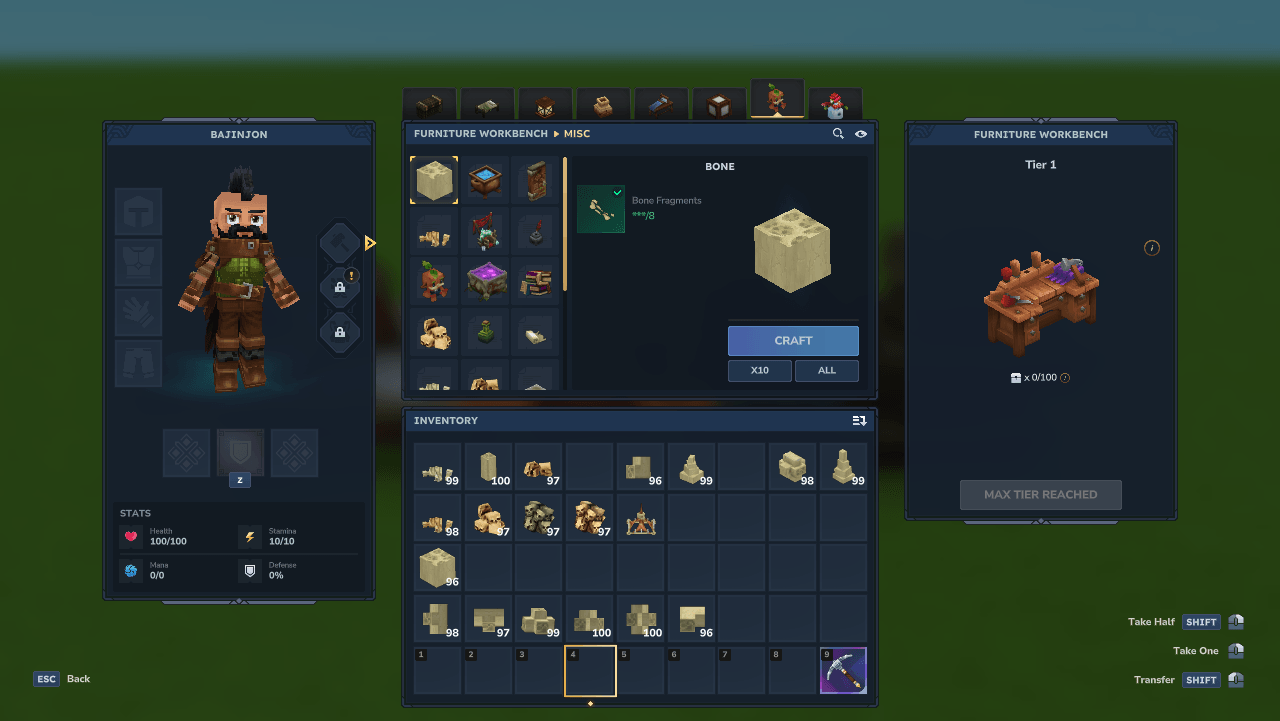This screenshot has width=1280, height=721.
Task: Select the blue water basin recipe
Action: tap(485, 181)
